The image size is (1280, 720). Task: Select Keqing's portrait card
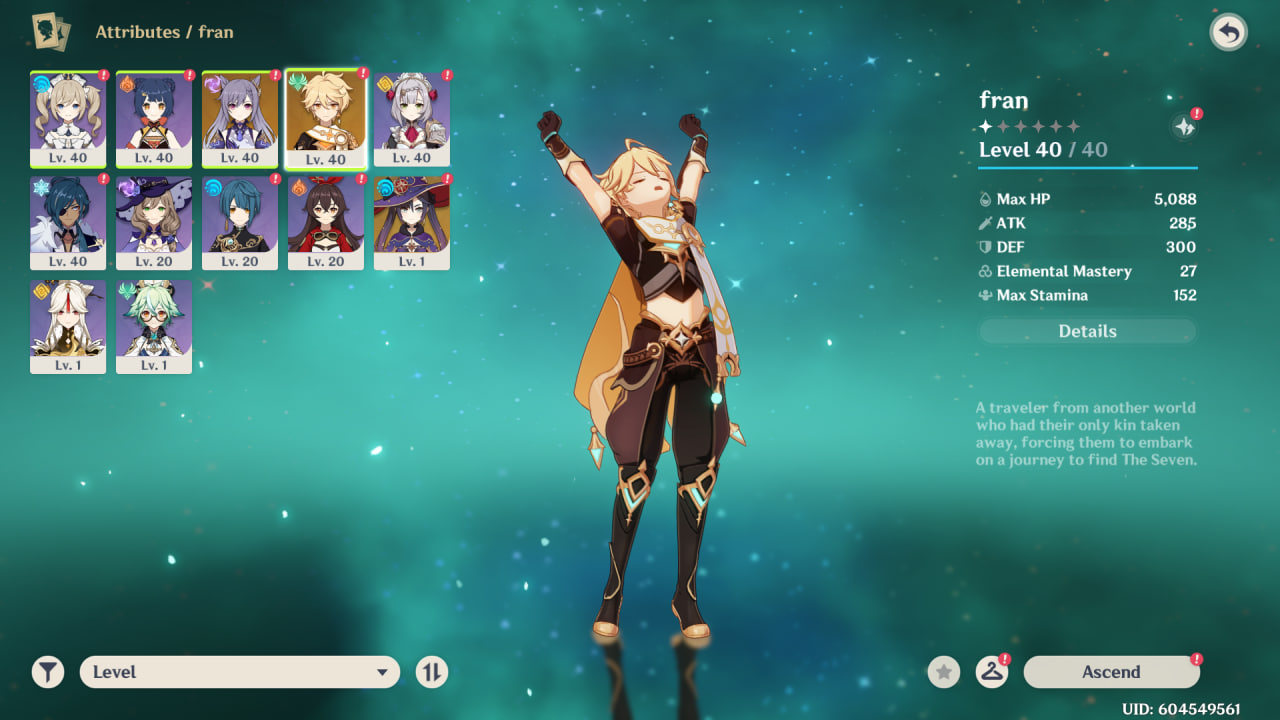(240, 118)
